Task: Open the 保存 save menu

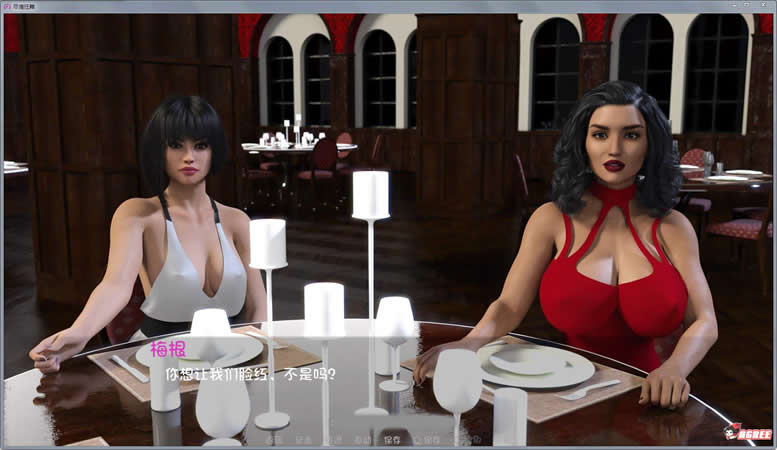Action: (392, 439)
